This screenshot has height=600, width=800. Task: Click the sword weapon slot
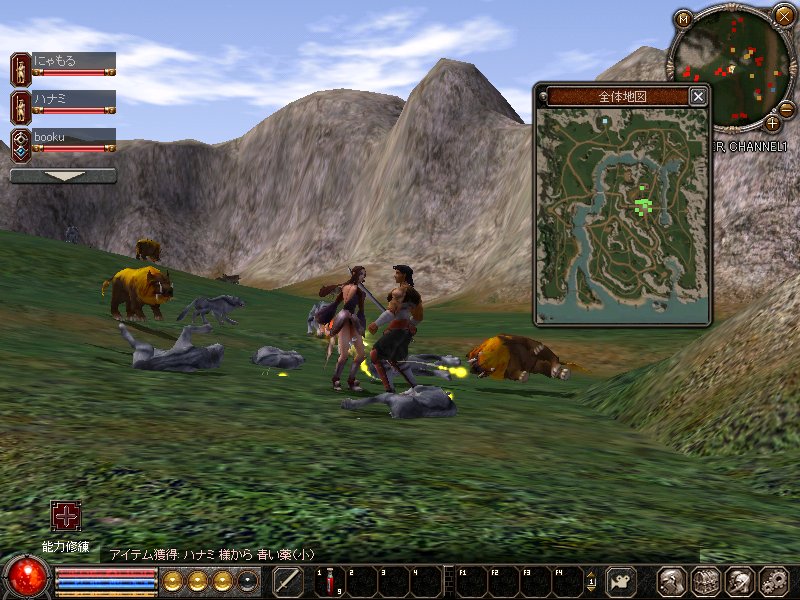tap(288, 581)
